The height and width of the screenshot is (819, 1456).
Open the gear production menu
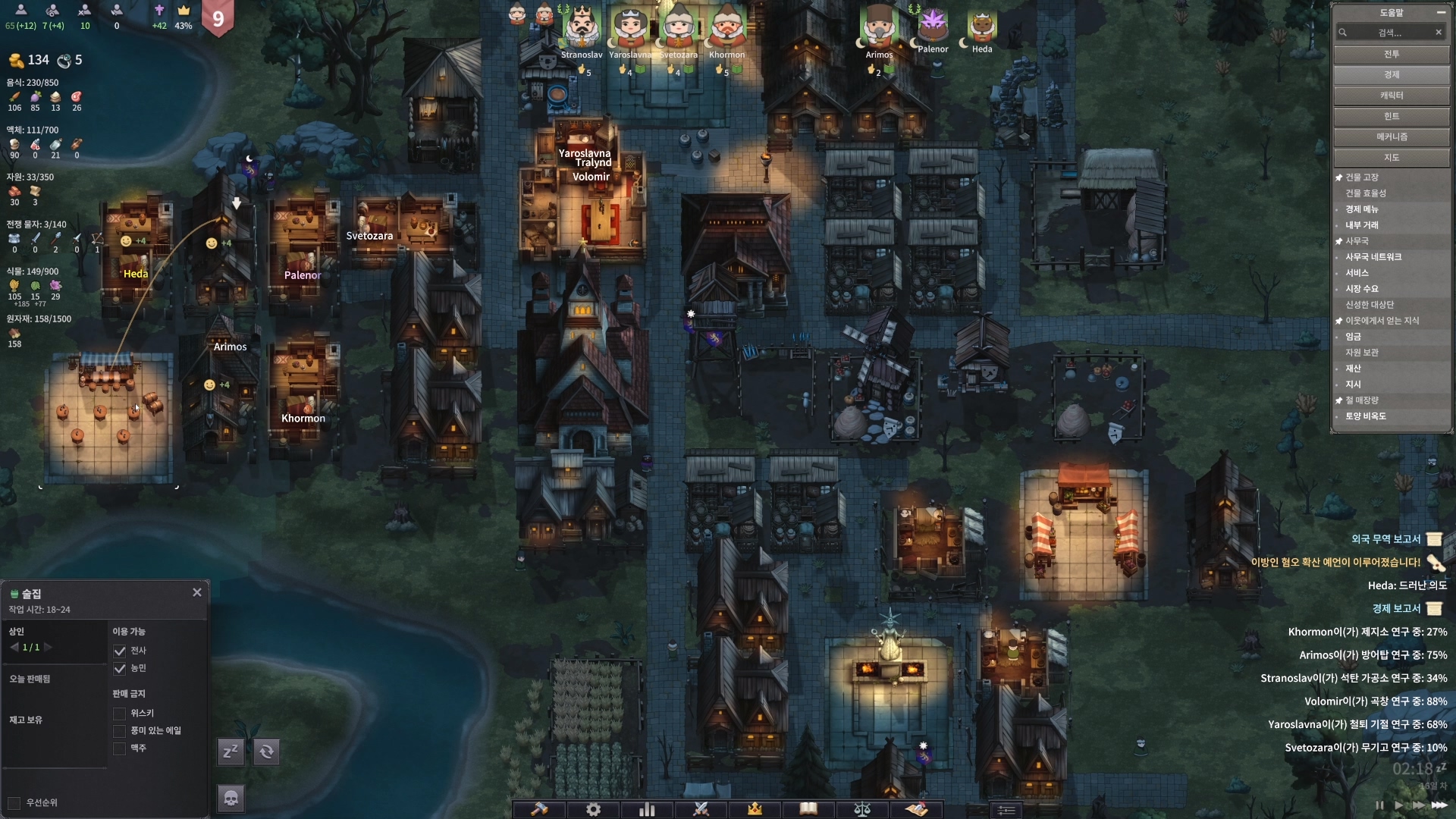(x=593, y=809)
